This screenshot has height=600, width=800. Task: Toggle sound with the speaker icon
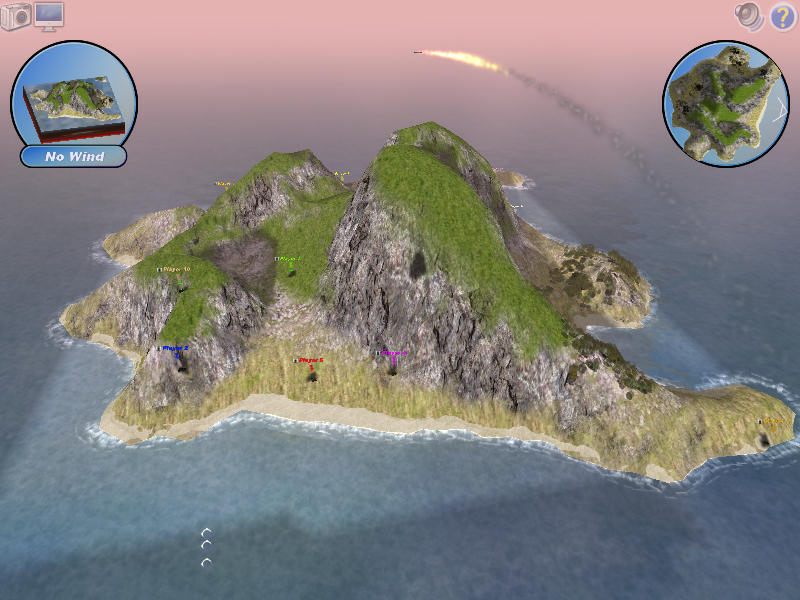point(748,15)
